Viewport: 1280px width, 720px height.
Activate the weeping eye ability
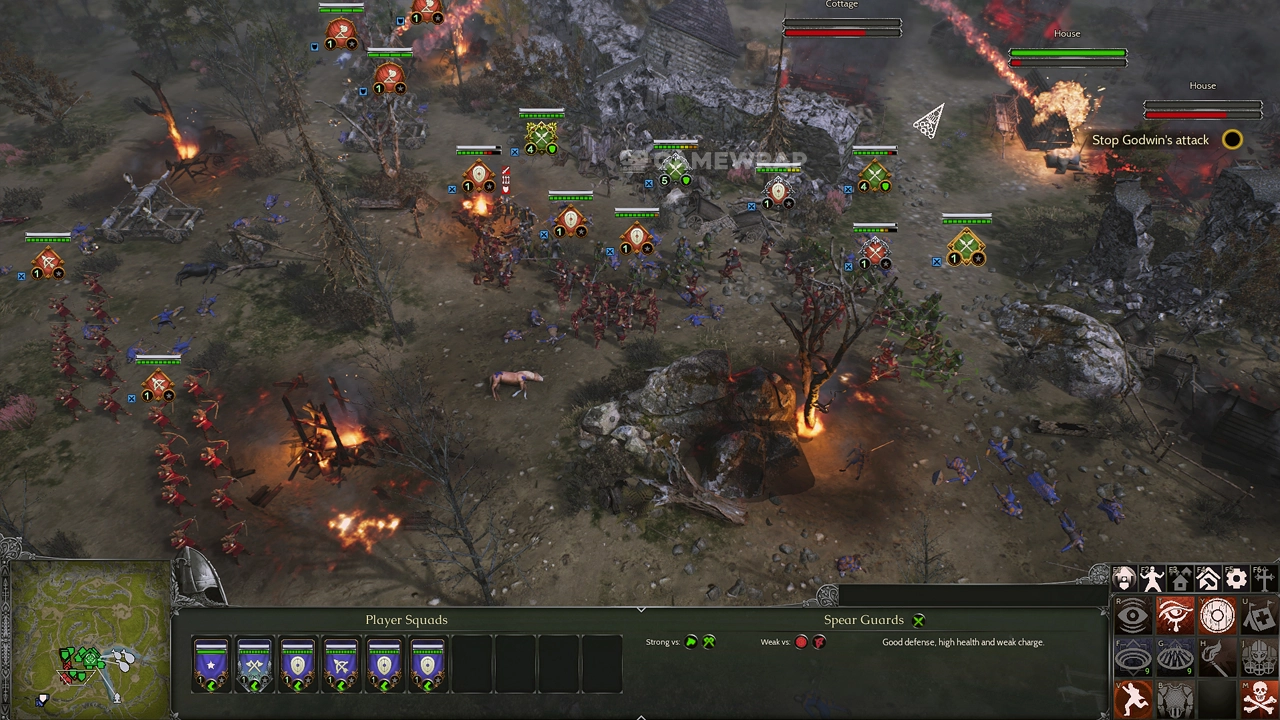[1175, 616]
